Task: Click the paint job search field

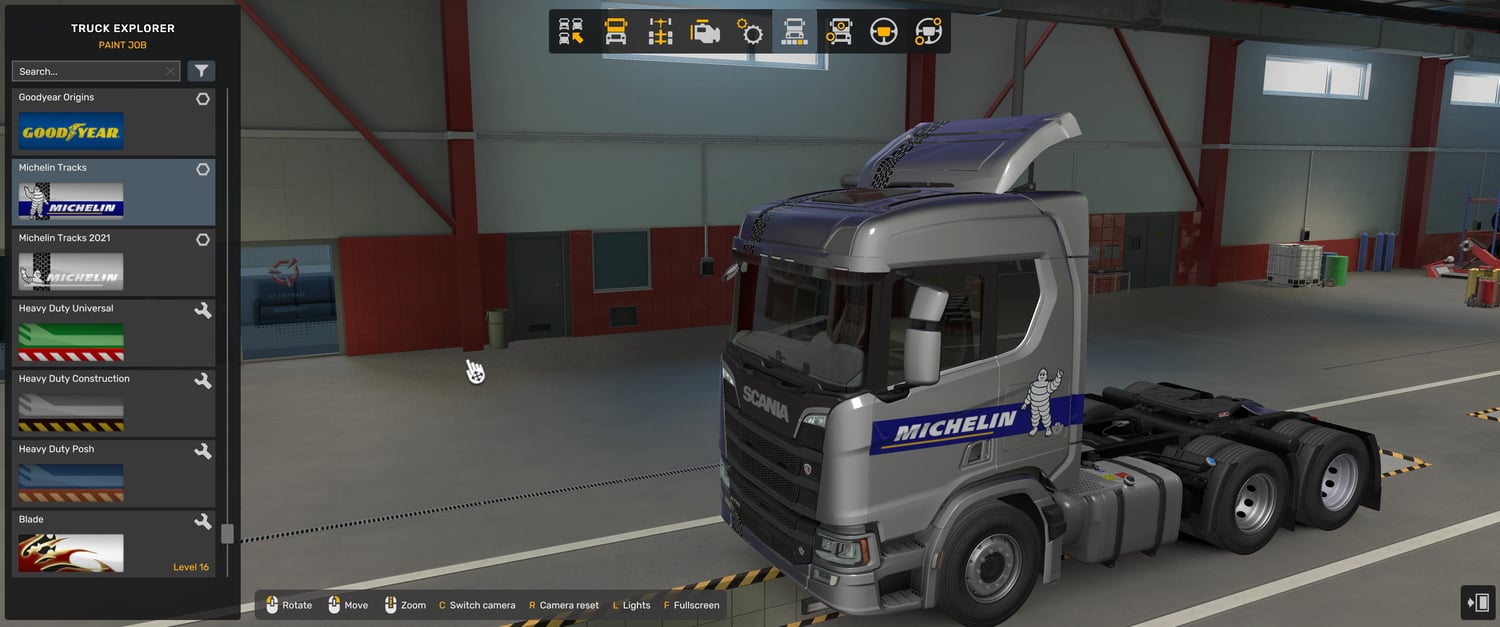Action: coord(88,72)
